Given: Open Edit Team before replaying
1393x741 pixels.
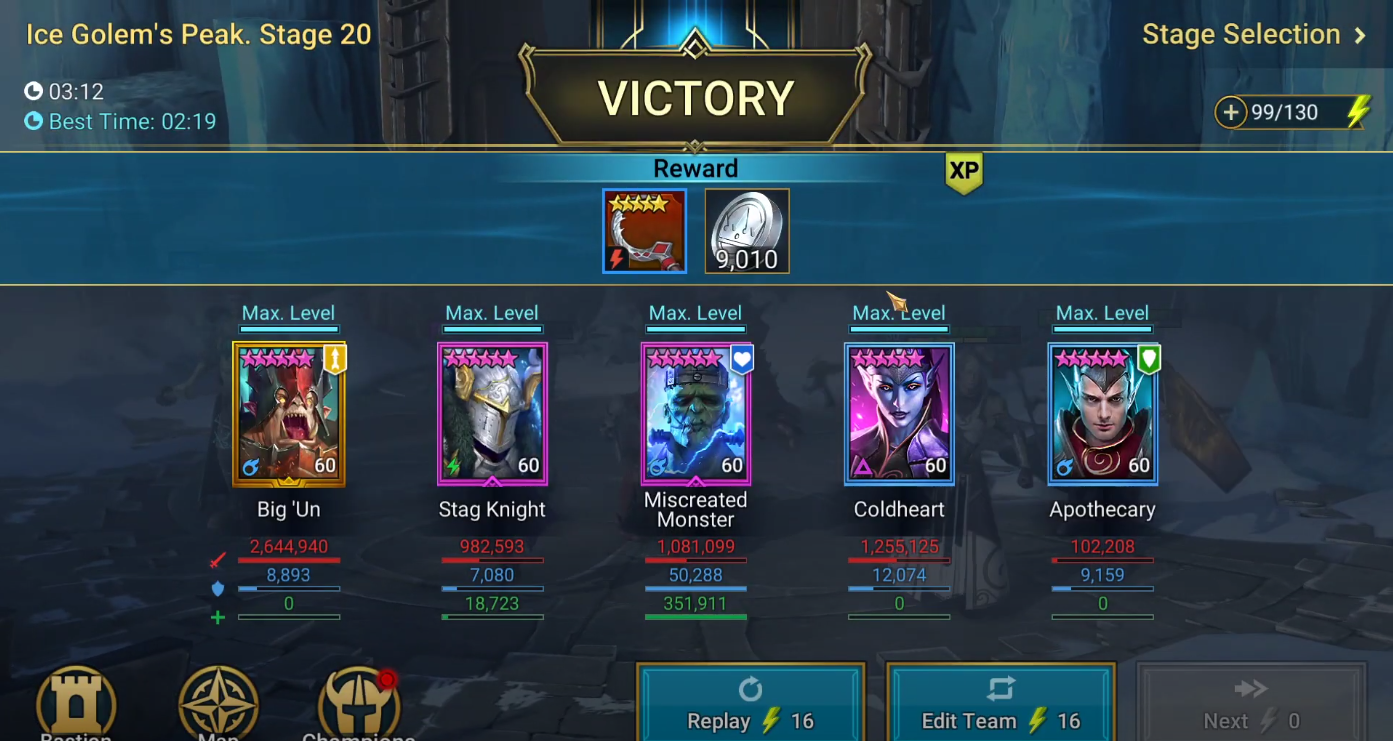Looking at the screenshot, I should tap(1000, 705).
